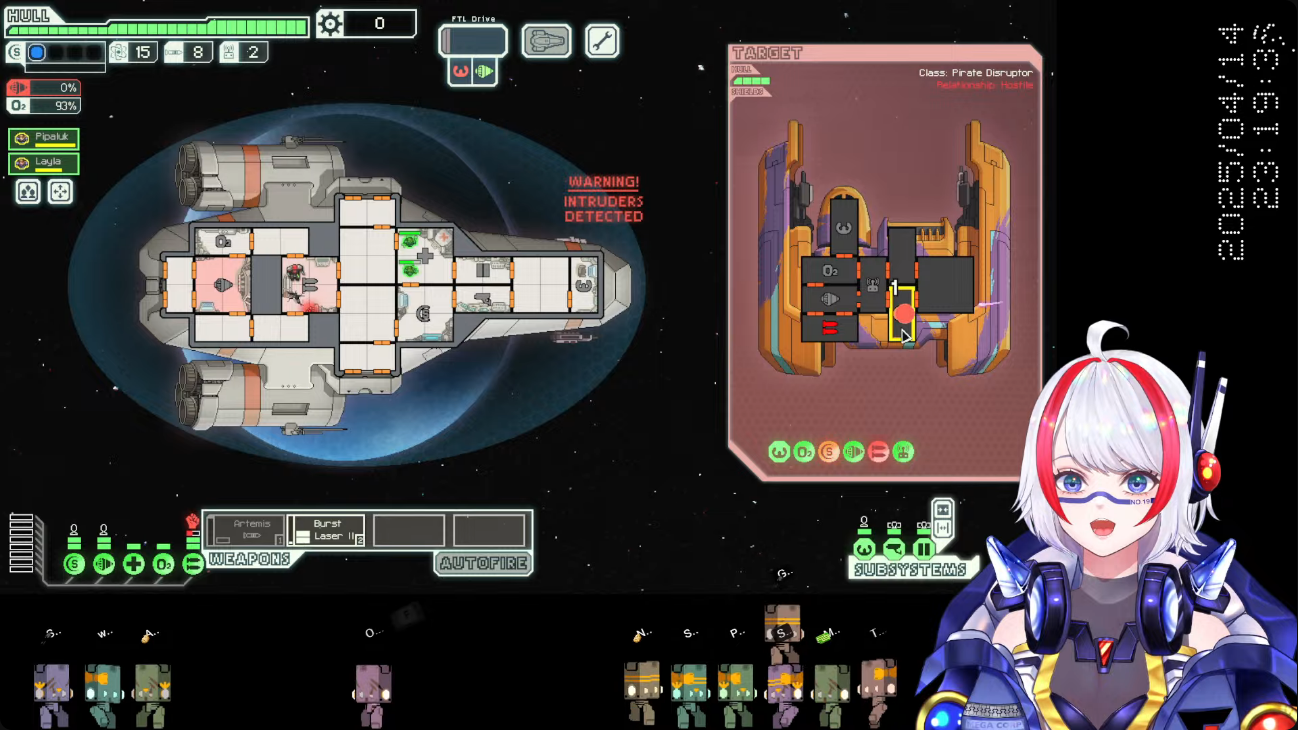1298x730 pixels.
Task: Click the oxygen system power icon
Action: [163, 565]
